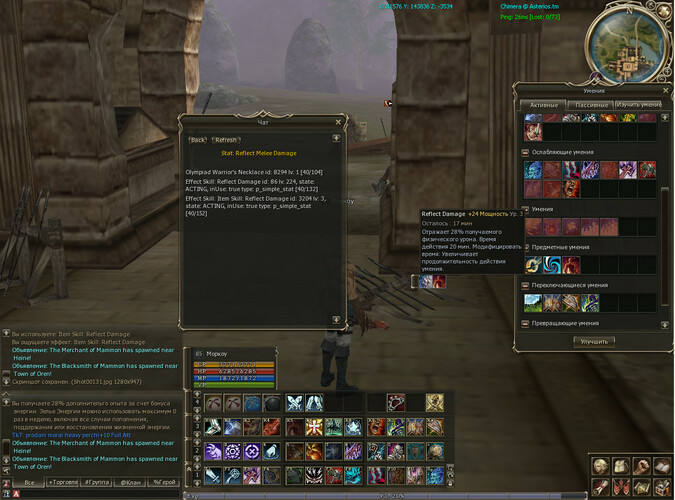Switch to the Активные skills tab
The height and width of the screenshot is (500, 675).
pyautogui.click(x=544, y=104)
